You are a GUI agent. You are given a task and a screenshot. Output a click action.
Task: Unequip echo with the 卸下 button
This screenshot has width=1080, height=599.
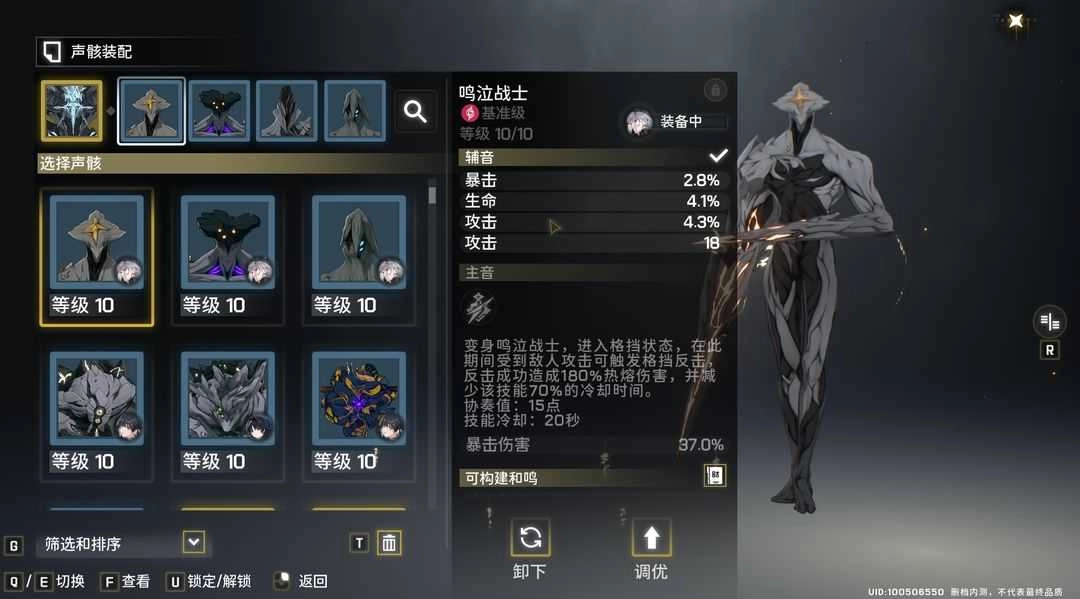[530, 549]
